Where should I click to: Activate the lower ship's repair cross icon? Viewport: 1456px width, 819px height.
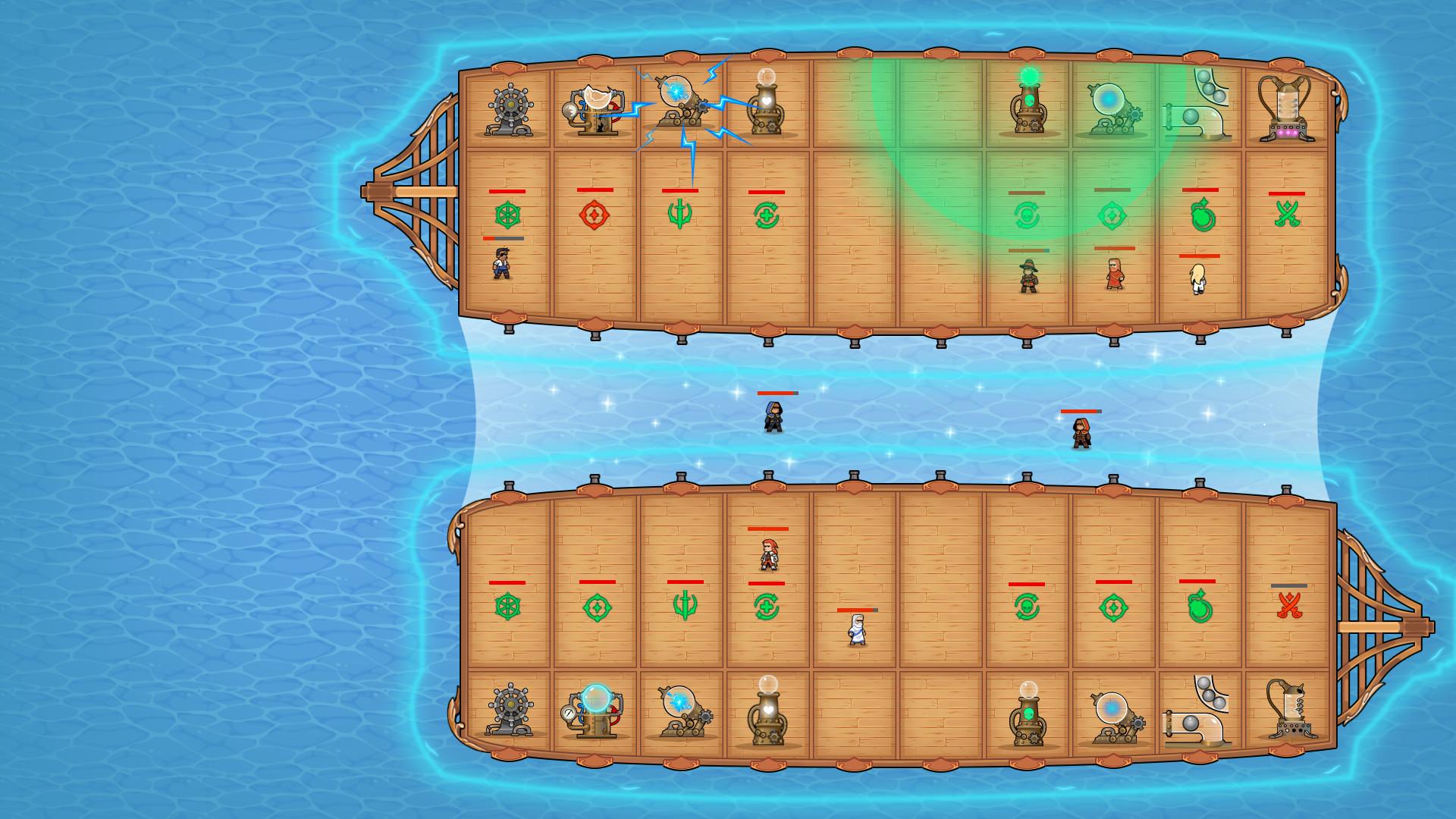click(x=767, y=607)
